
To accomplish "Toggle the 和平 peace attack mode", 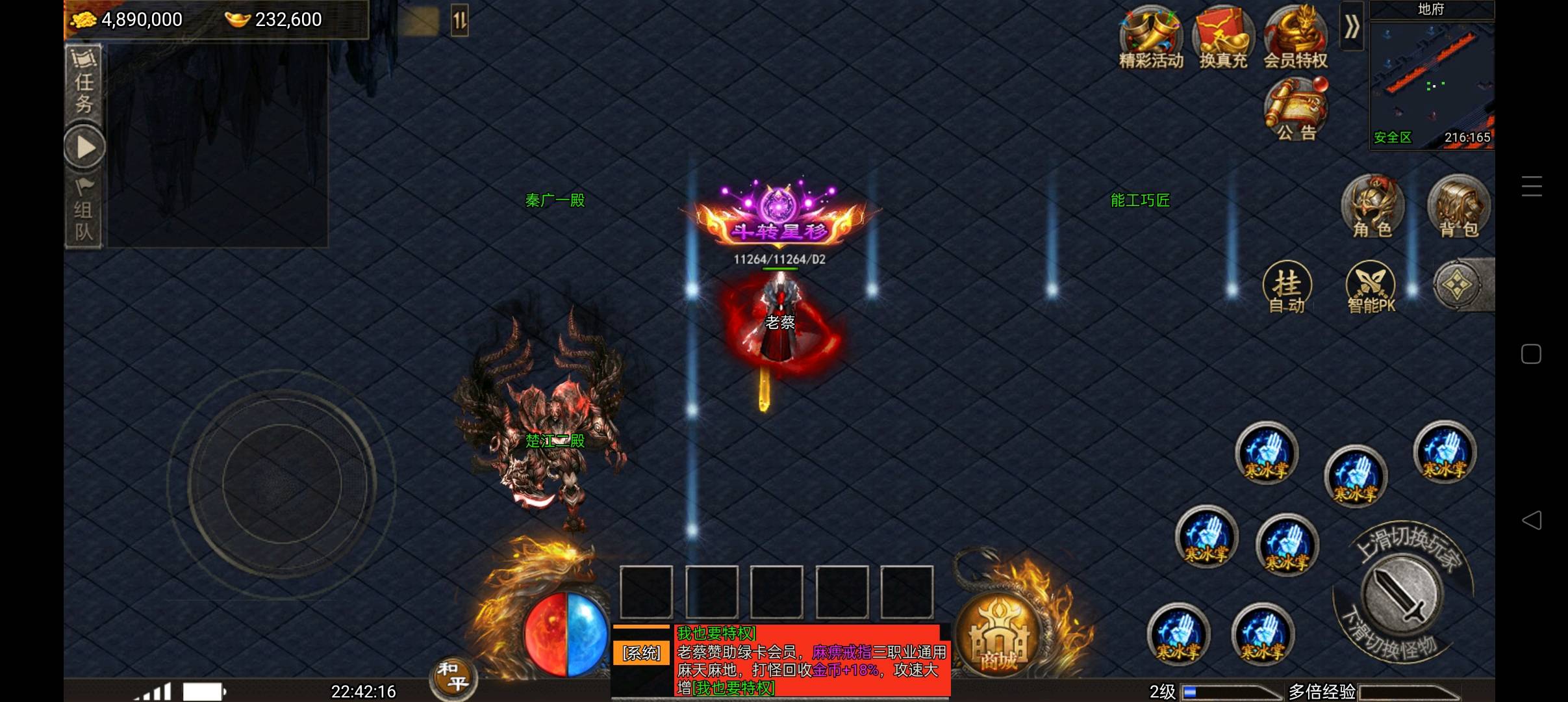I will [x=453, y=677].
